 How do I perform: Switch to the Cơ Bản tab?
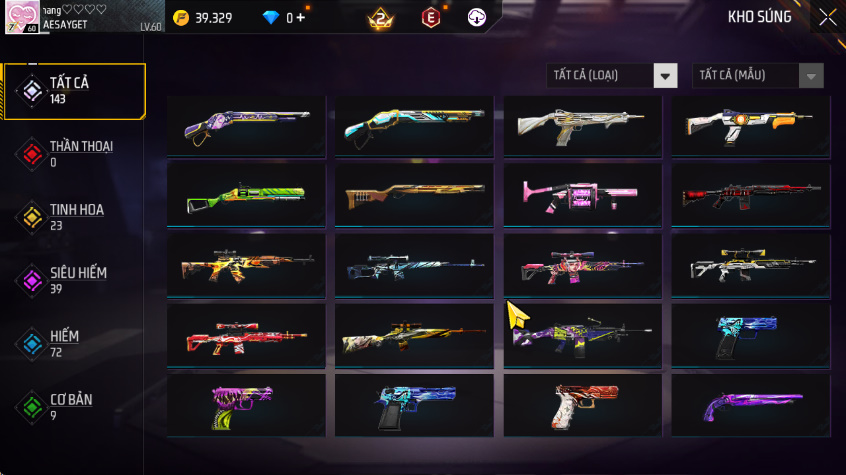(x=74, y=406)
